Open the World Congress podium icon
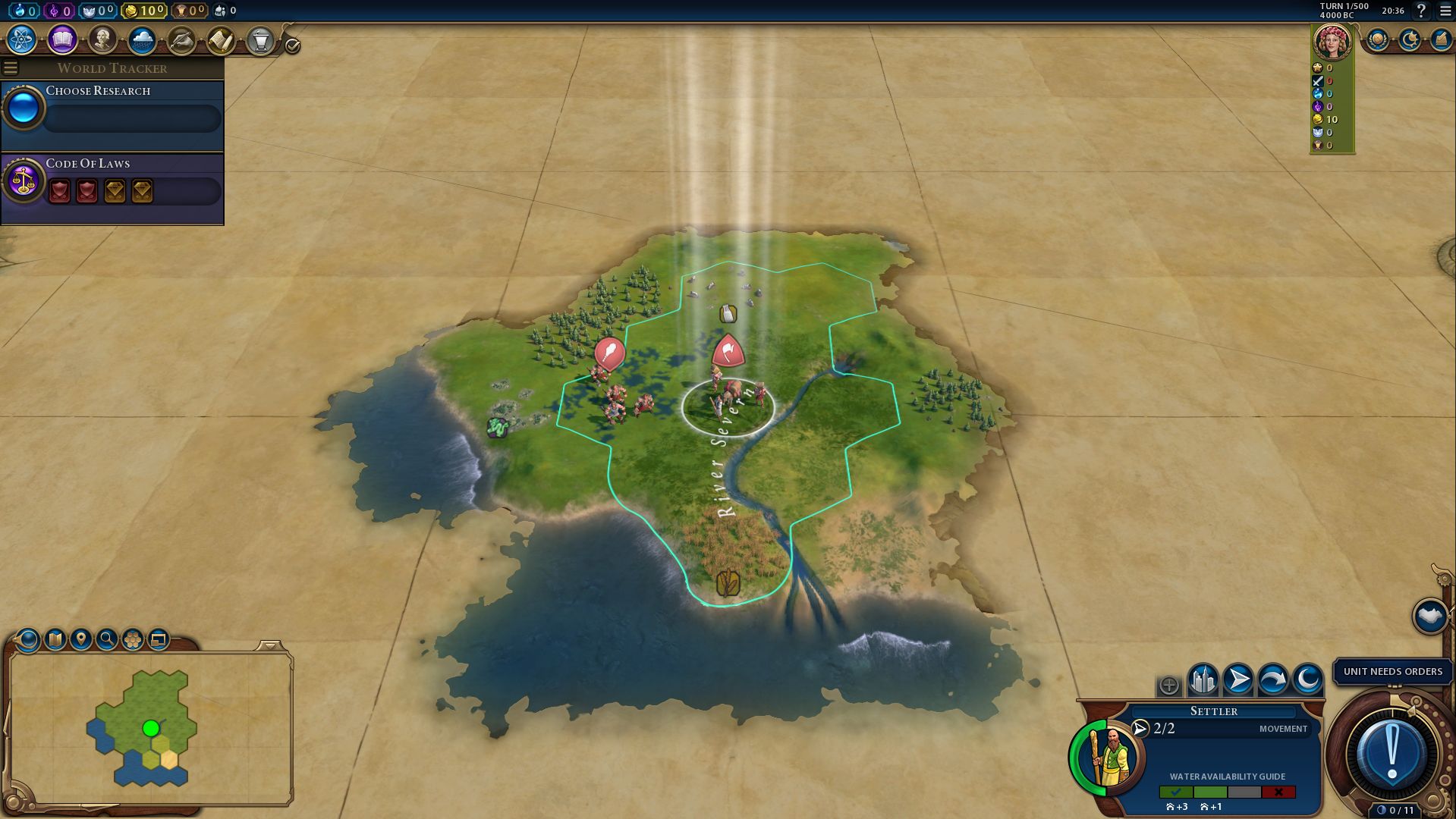Viewport: 1456px width, 819px height. pos(260,40)
